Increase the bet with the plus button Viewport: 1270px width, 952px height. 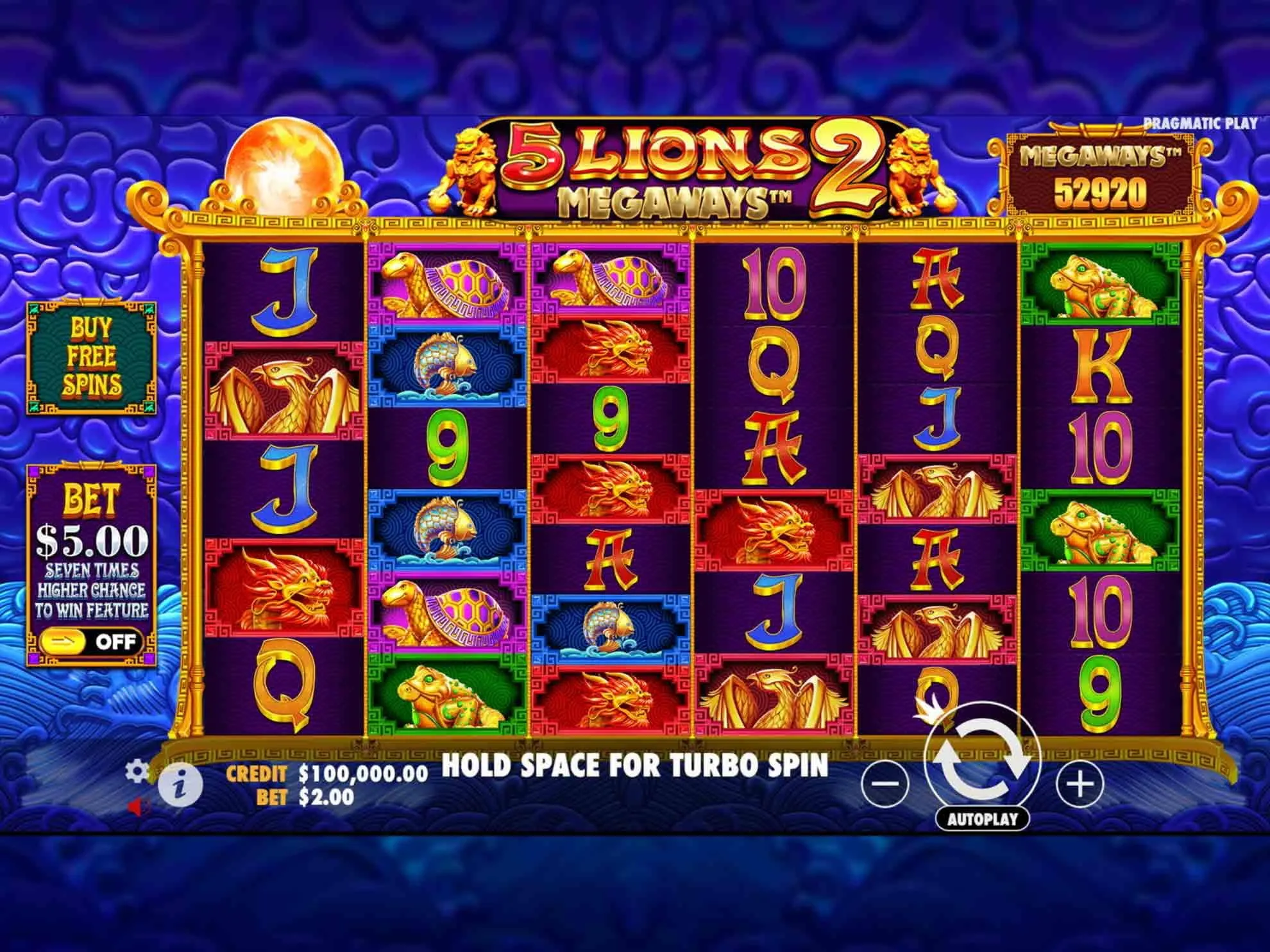point(1080,783)
